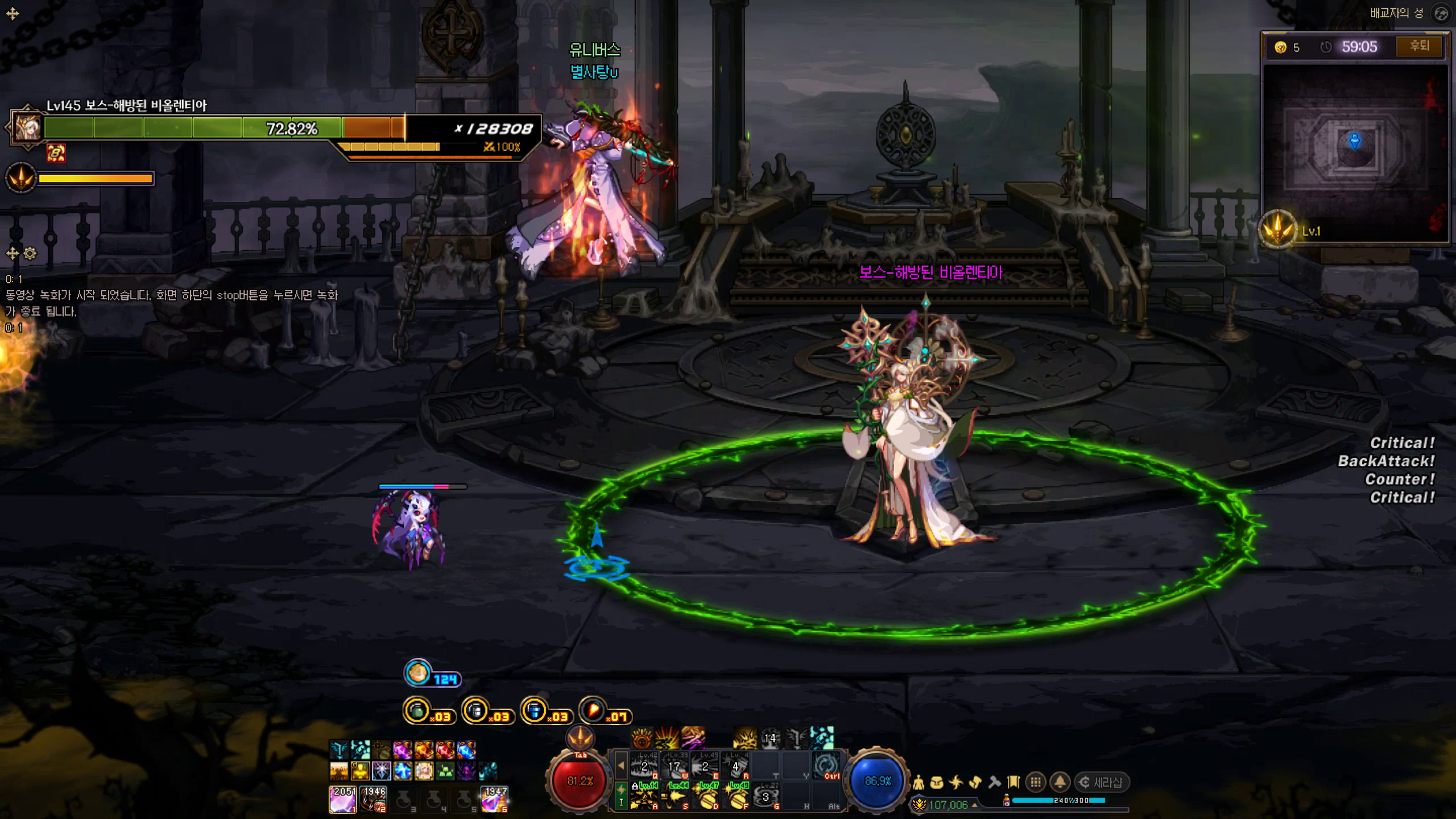The height and width of the screenshot is (819, 1456).
Task: Click the 후퇴 retreat button
Action: 1419,47
